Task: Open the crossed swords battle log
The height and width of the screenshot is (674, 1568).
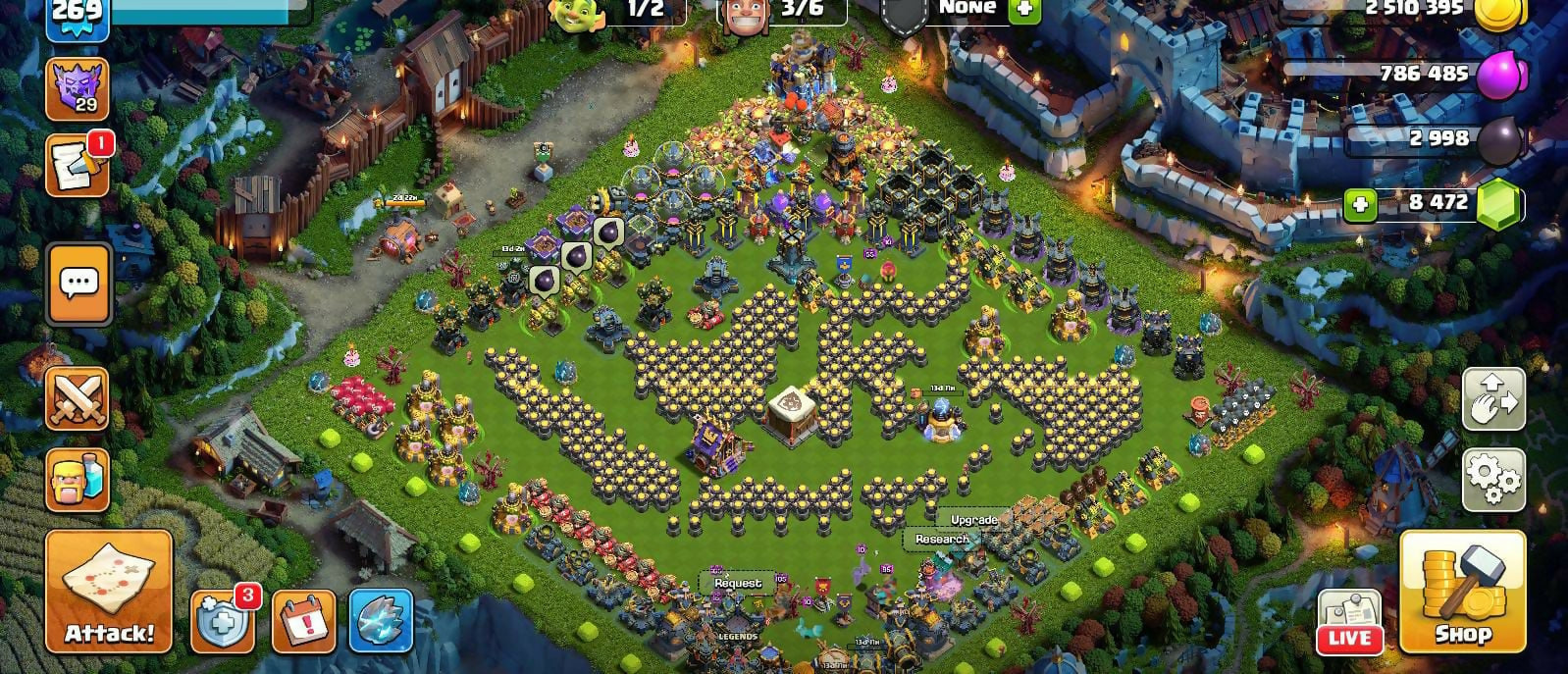Action: pyautogui.click(x=78, y=399)
